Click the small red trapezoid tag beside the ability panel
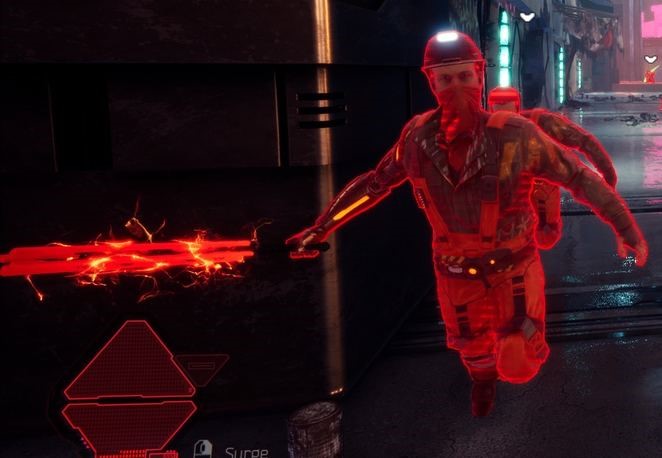This screenshot has width=662, height=458. tap(202, 367)
